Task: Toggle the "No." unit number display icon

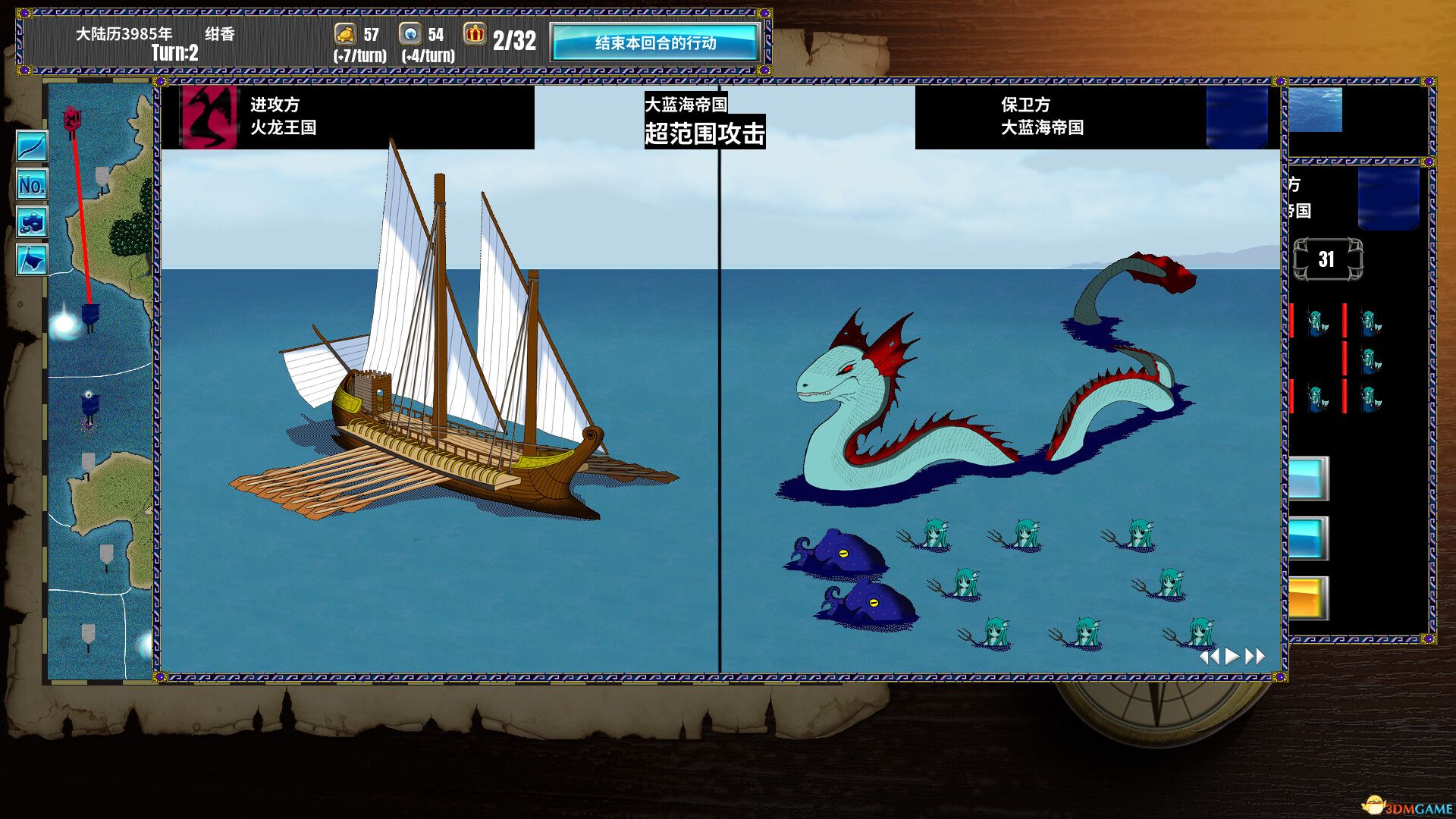Action: [30, 184]
